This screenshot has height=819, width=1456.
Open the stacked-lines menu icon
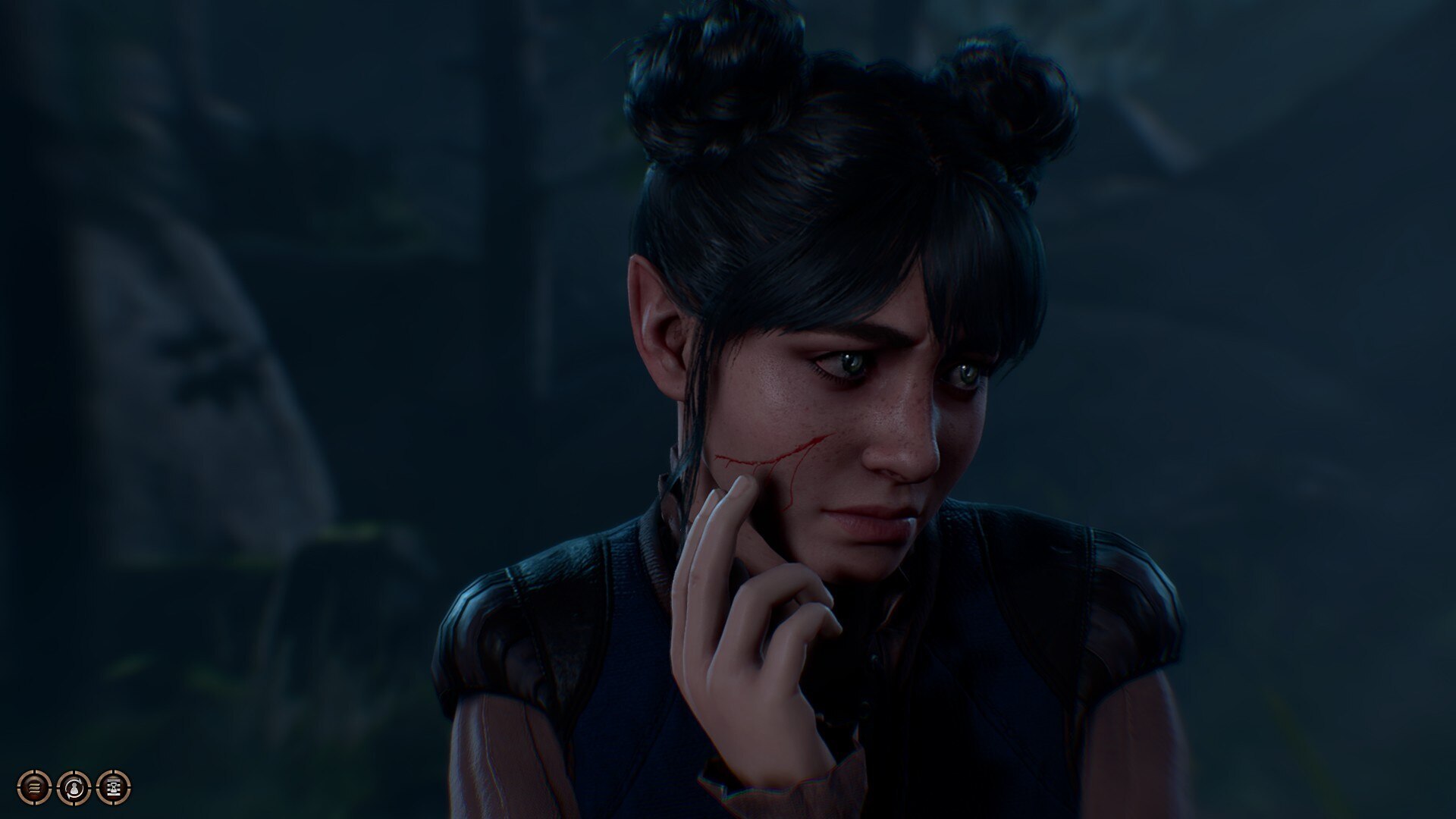34,787
